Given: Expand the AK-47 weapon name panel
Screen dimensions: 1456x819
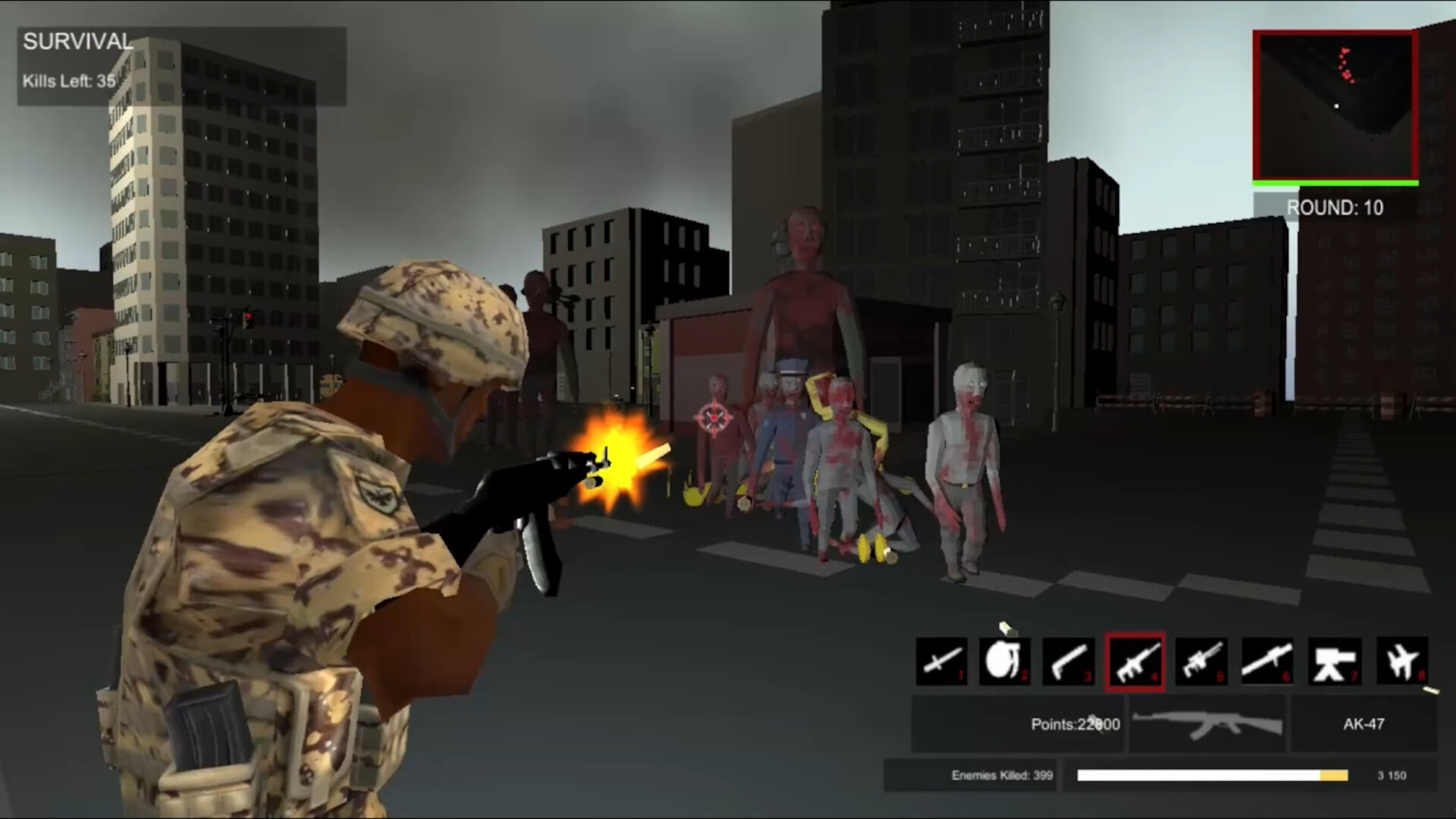Looking at the screenshot, I should [x=1364, y=724].
